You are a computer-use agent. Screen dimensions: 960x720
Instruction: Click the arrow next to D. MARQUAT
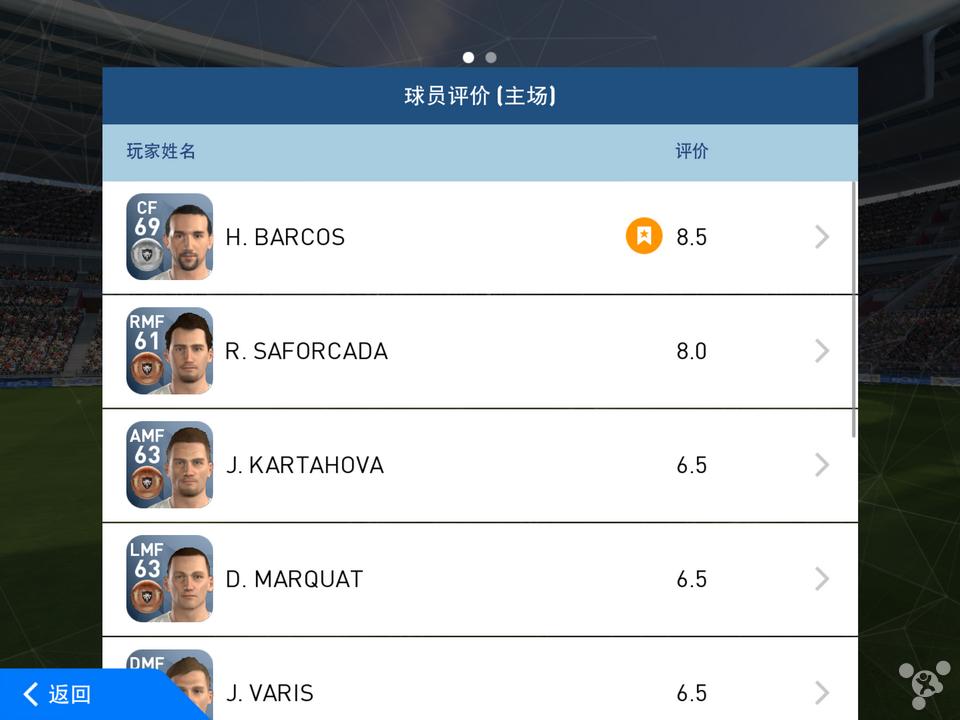822,579
